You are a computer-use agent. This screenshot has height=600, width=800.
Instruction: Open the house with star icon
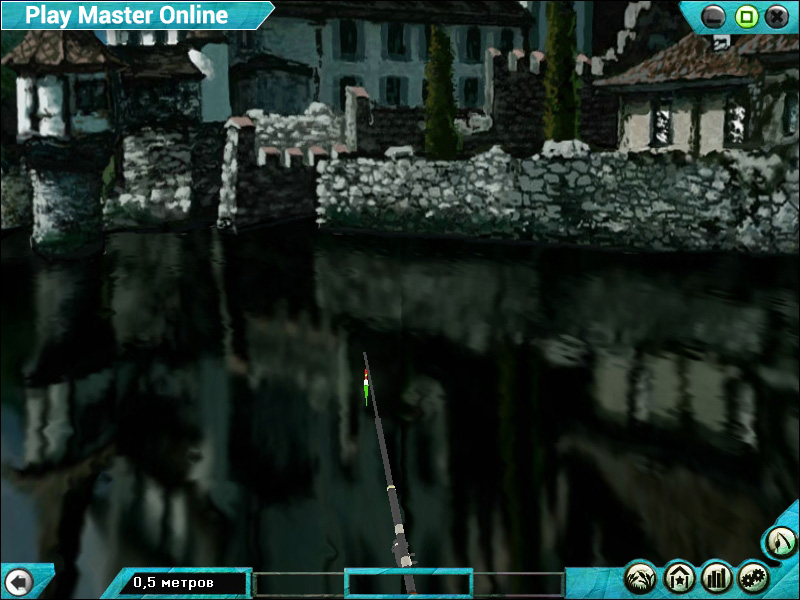coord(679,577)
